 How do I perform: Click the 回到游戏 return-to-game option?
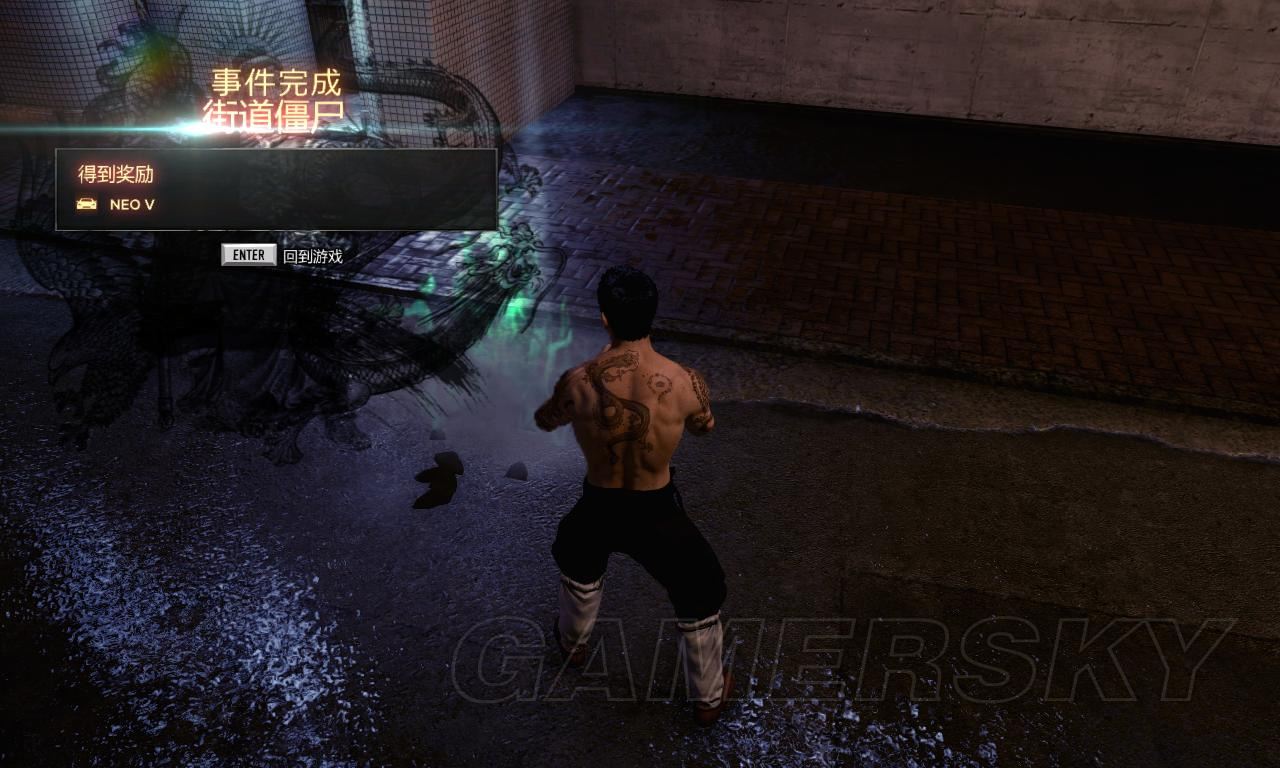click(311, 256)
